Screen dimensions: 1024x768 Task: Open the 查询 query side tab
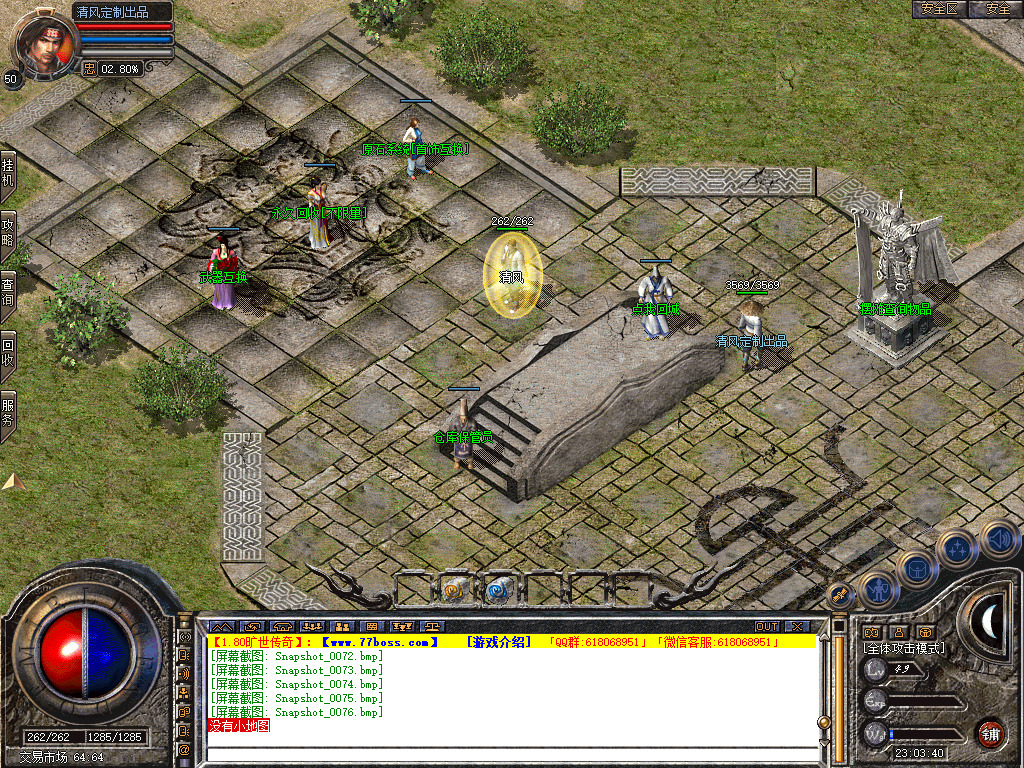click(x=8, y=290)
